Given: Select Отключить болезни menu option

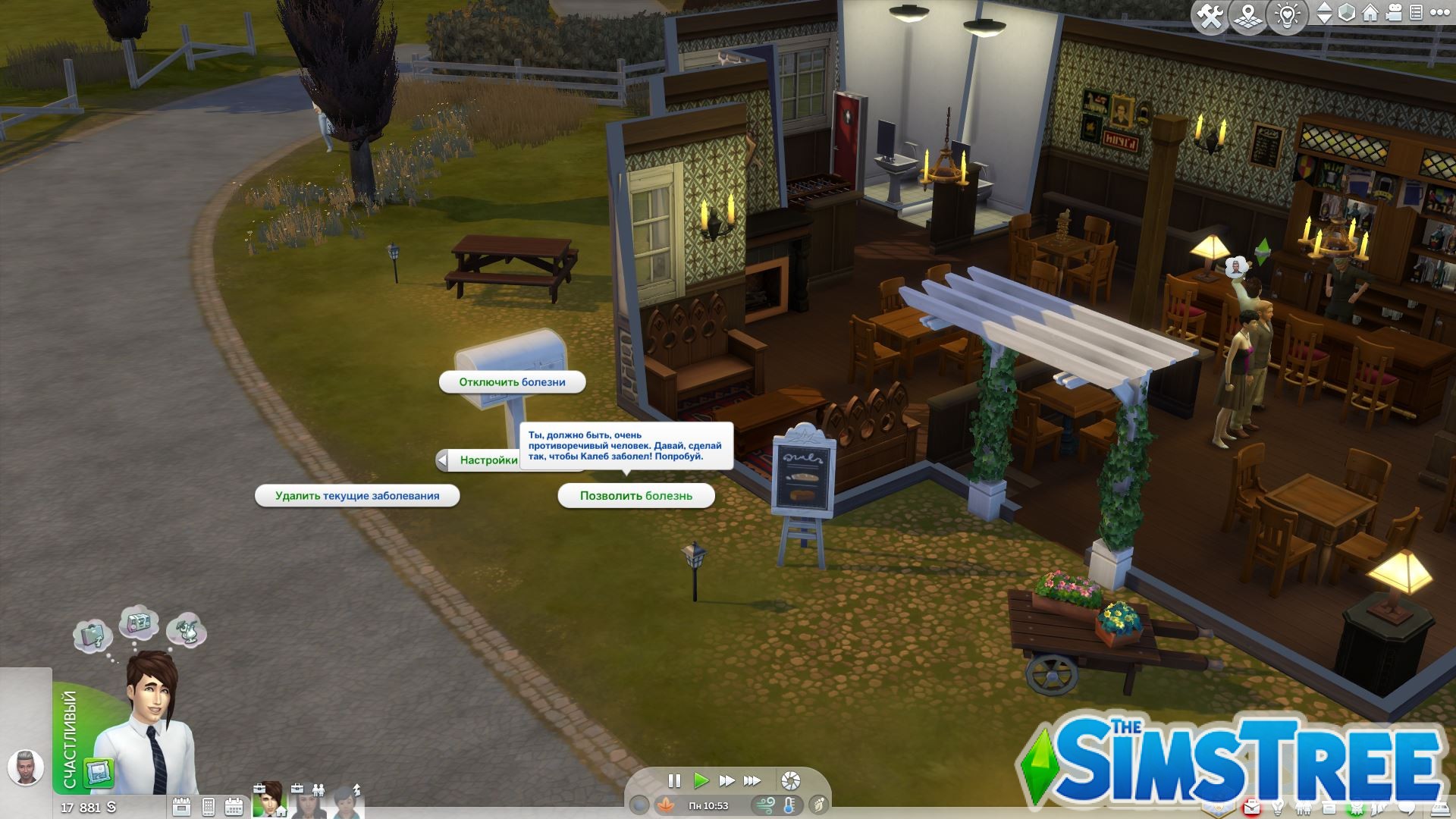Looking at the screenshot, I should [512, 382].
